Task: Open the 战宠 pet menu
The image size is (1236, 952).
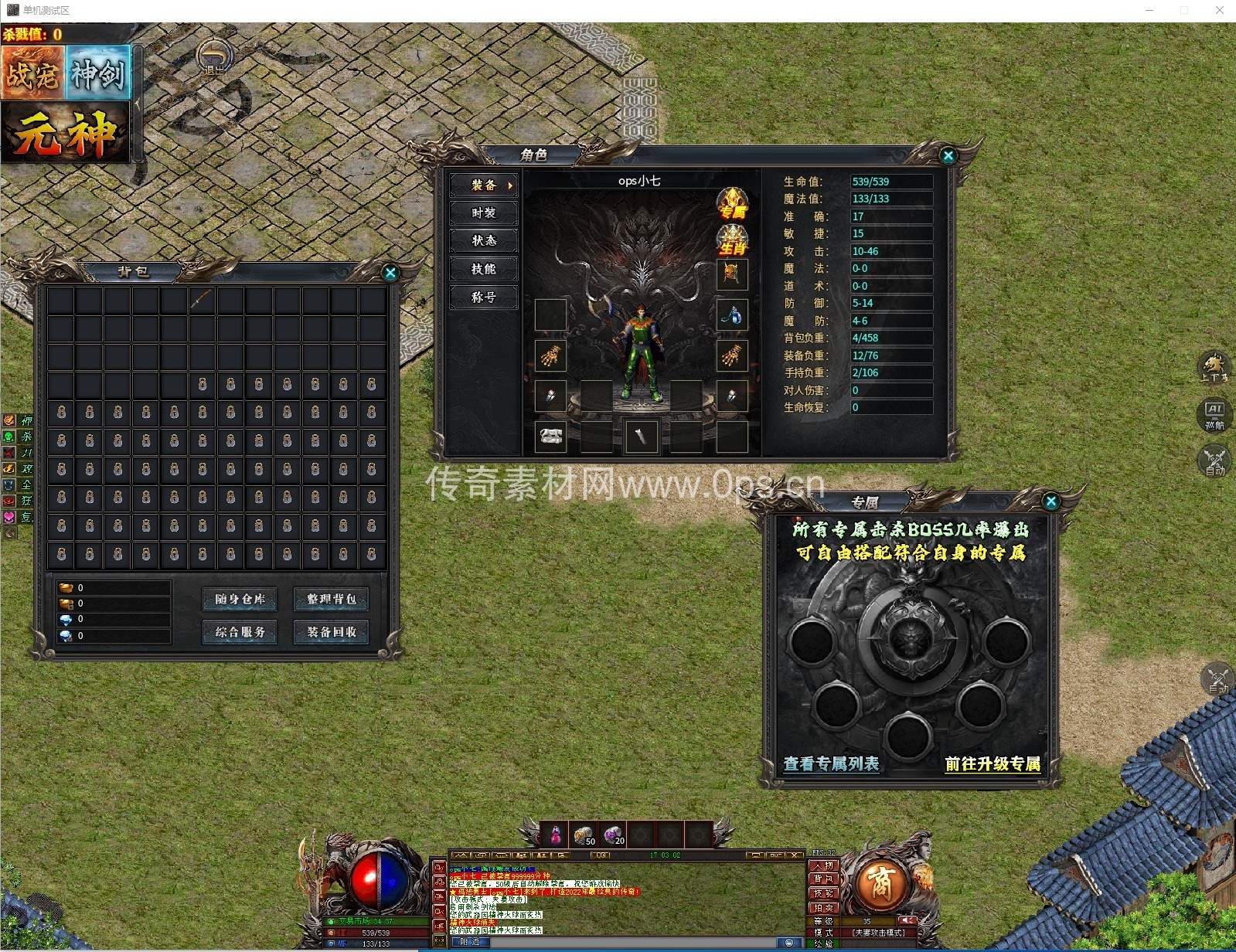Action: [32, 73]
